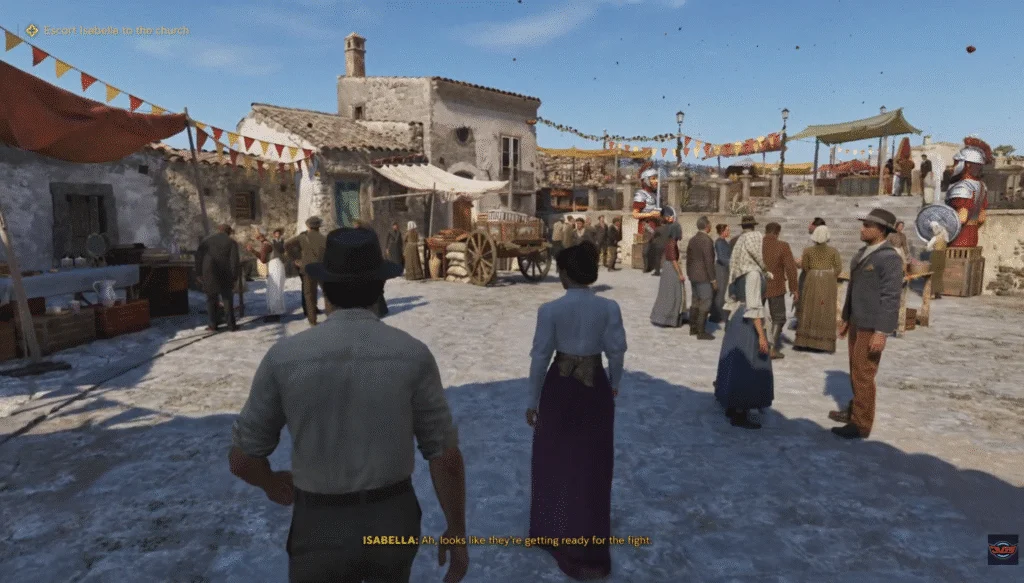
Task: Click the "Escort Isabella to the church" objective tracker
Action: point(107,30)
